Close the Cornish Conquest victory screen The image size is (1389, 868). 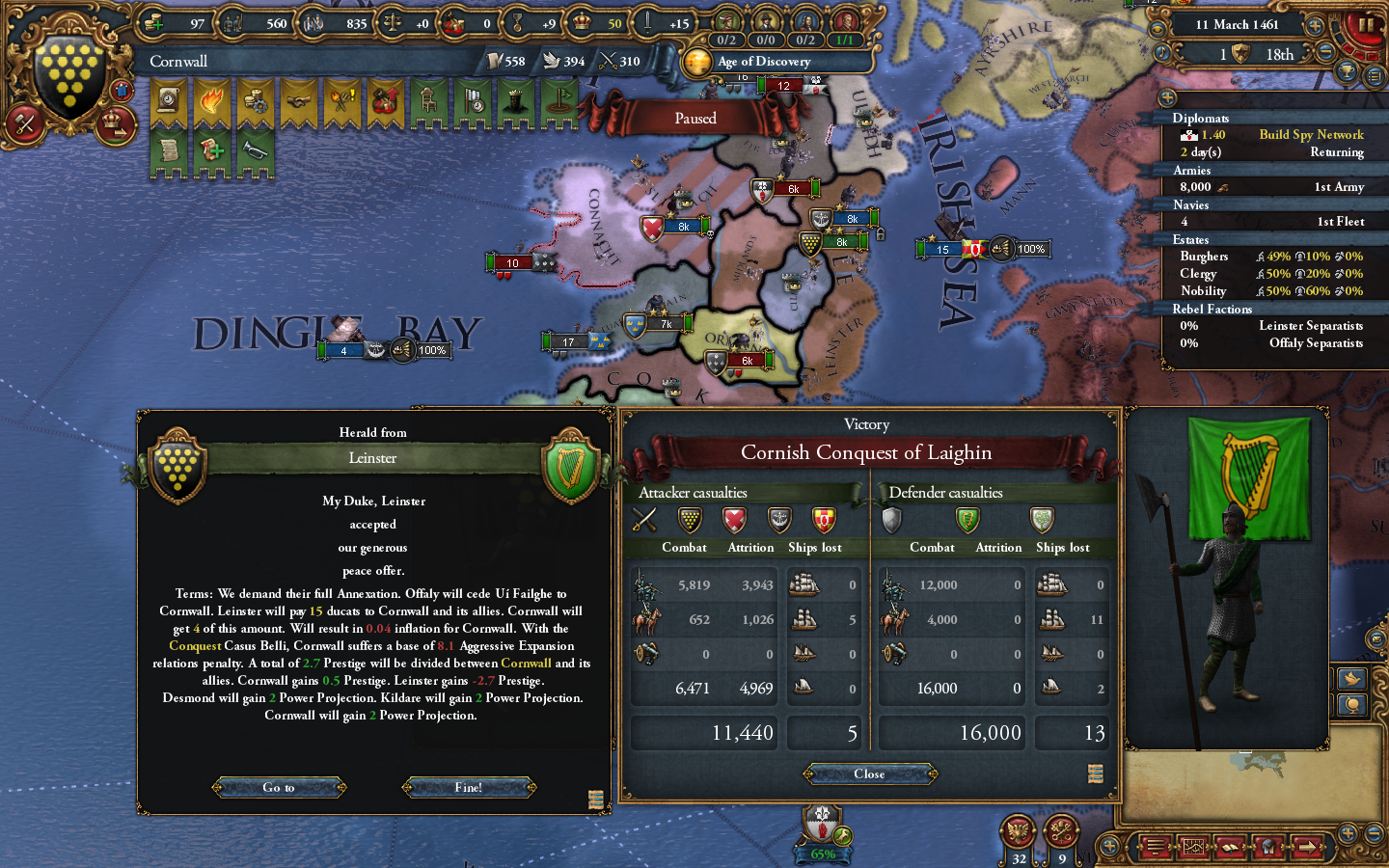click(869, 773)
